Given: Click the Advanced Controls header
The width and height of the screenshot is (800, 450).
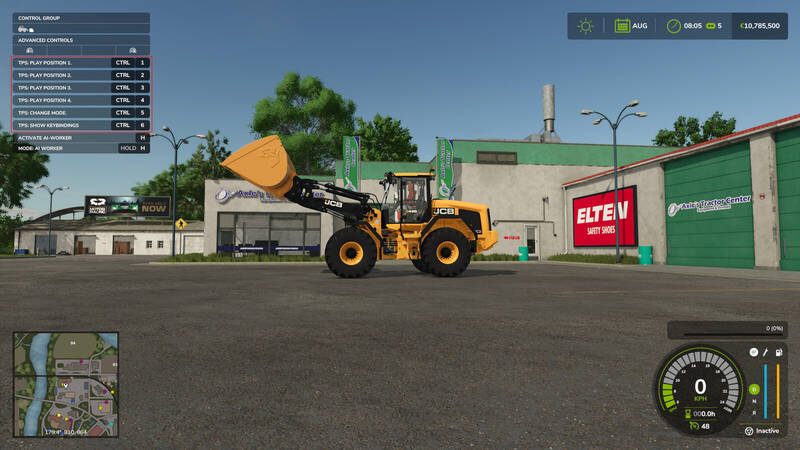Looking at the screenshot, I should [80, 40].
